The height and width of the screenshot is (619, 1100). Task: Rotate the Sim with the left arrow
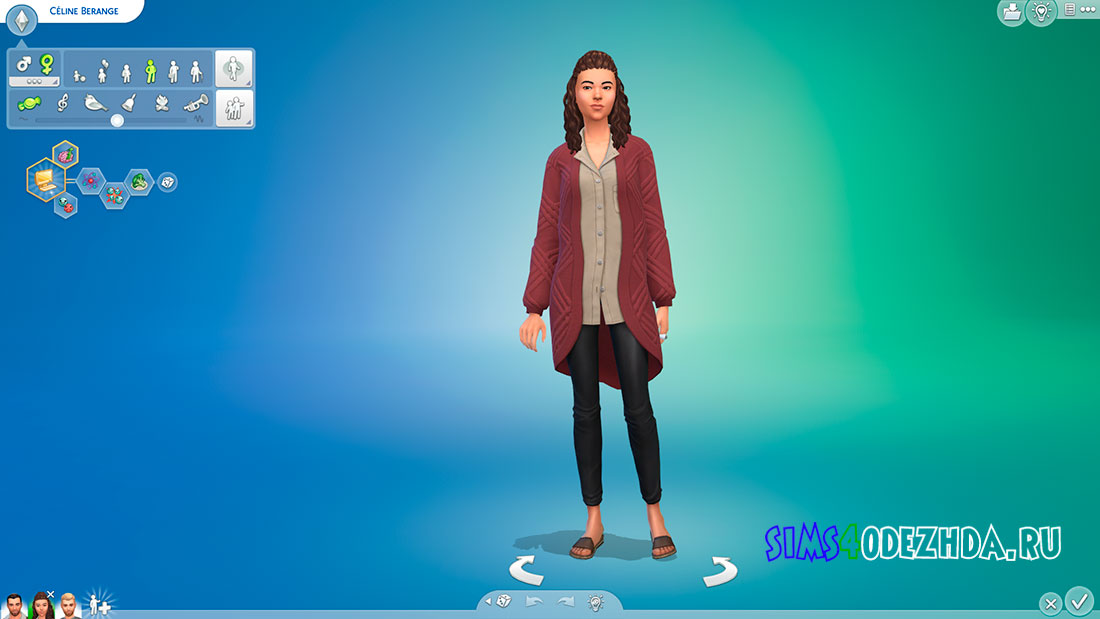526,571
